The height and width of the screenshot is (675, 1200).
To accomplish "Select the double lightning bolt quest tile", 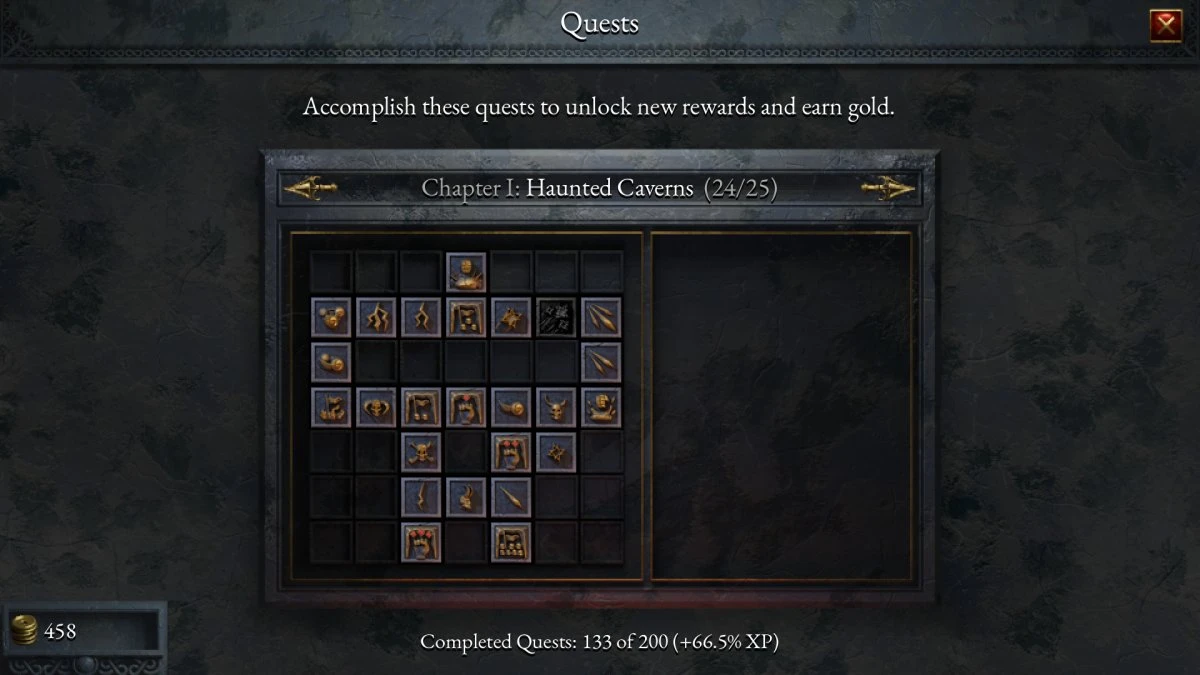I will click(x=376, y=317).
